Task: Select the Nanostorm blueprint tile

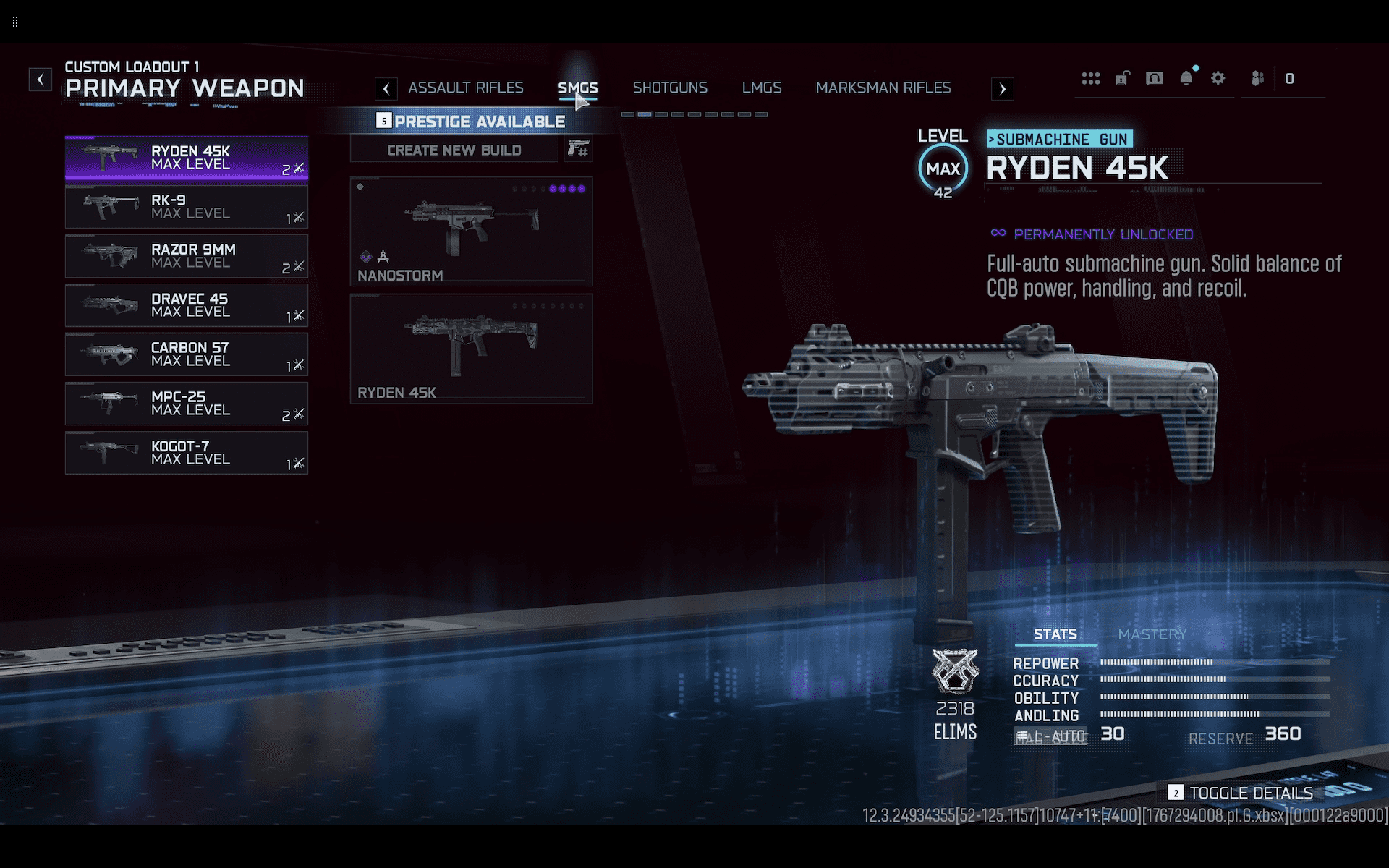Action: point(471,231)
